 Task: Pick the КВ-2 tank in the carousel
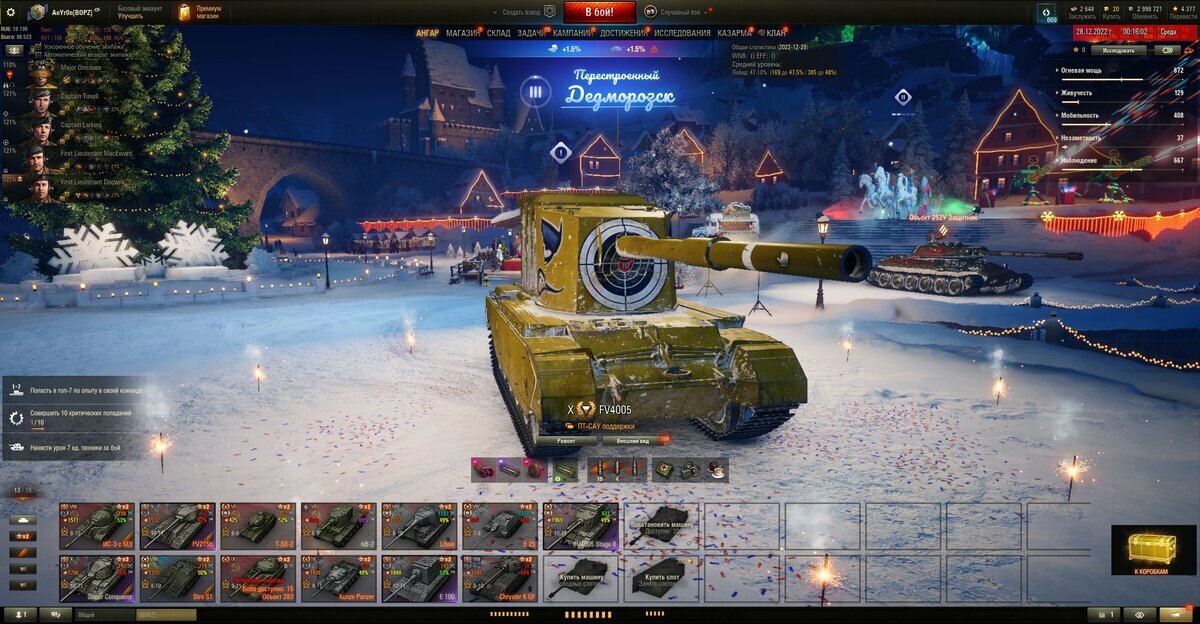(x=338, y=525)
